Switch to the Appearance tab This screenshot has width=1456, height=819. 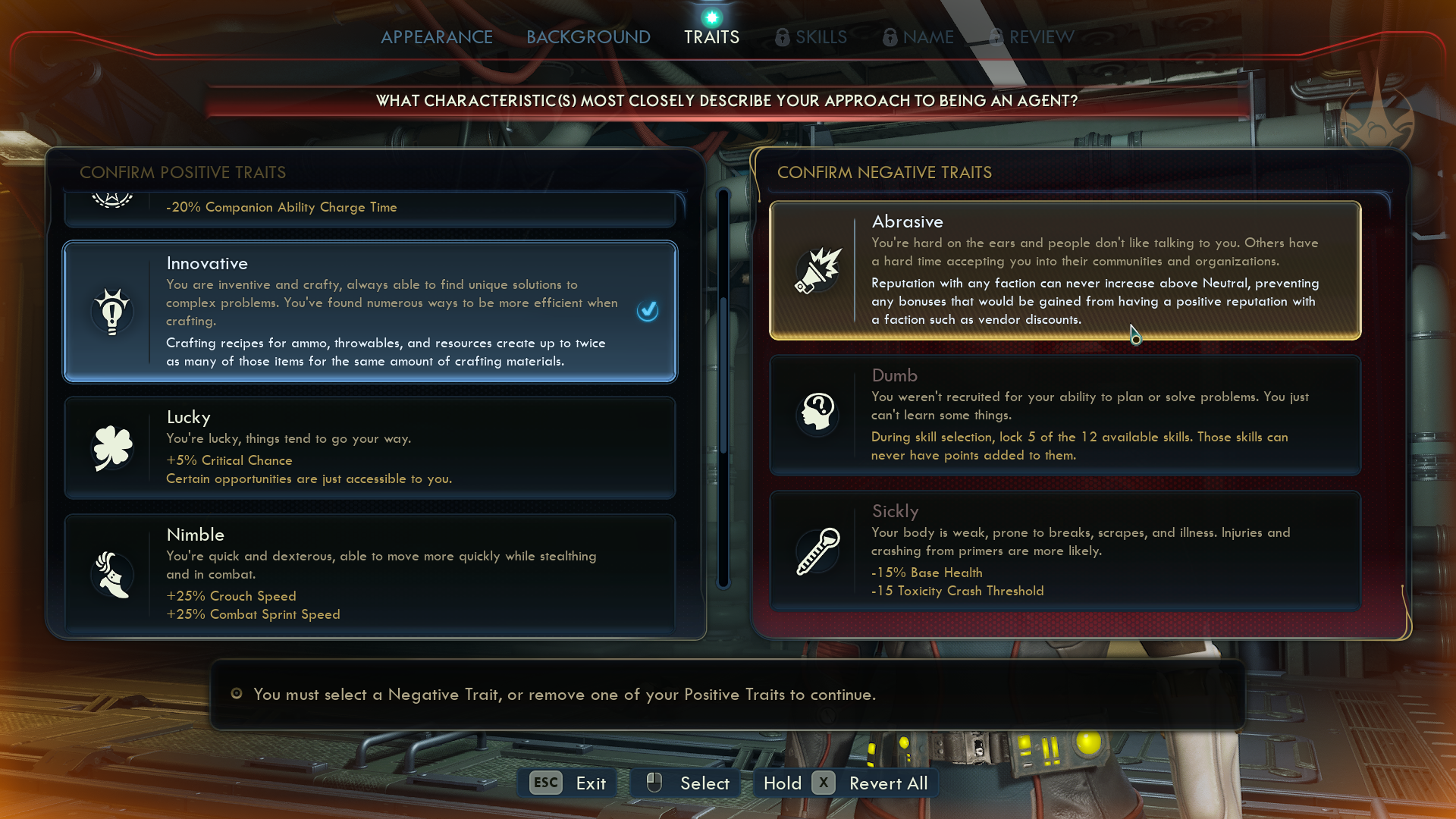[436, 37]
